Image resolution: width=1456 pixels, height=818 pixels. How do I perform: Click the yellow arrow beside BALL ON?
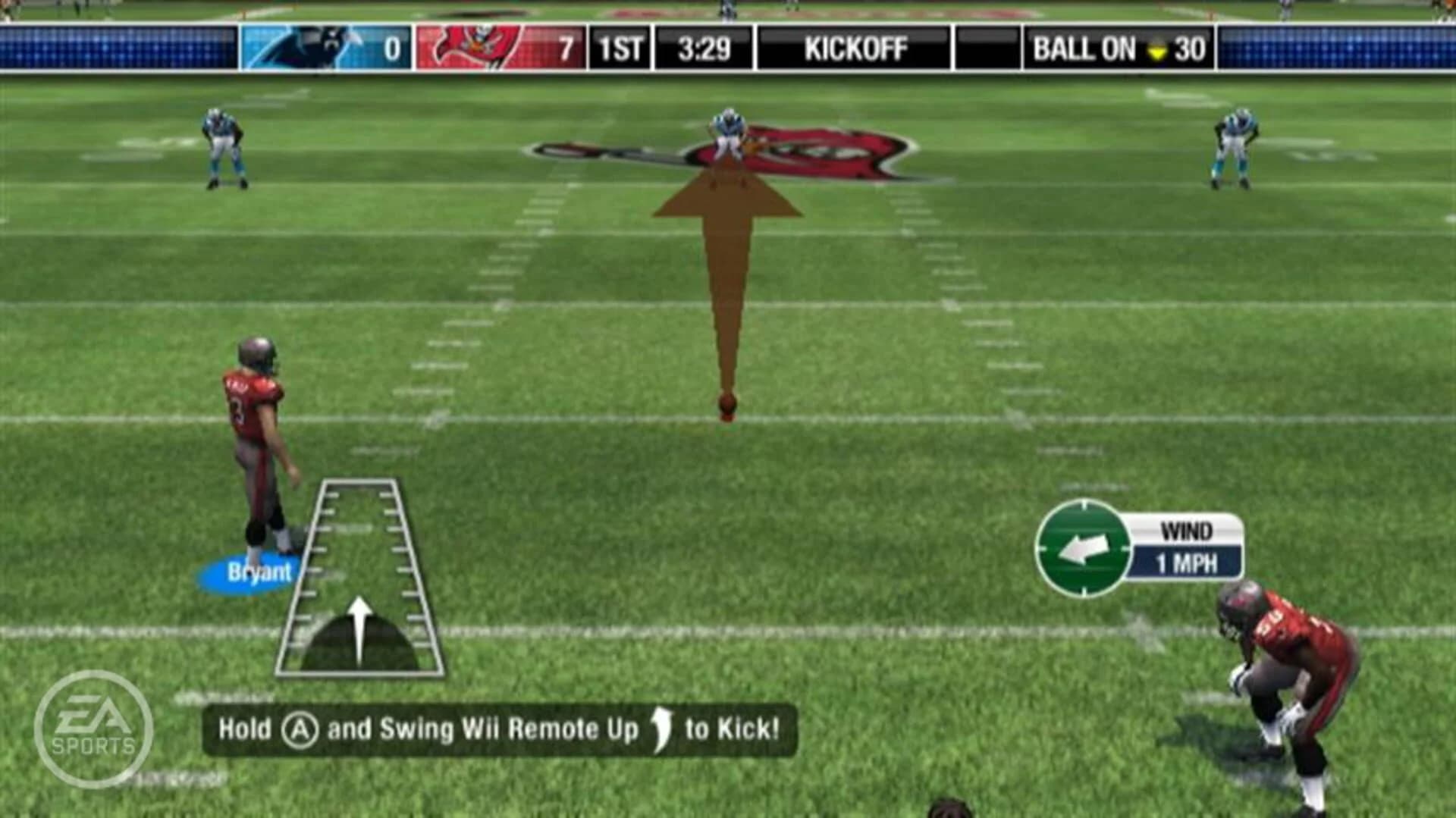pos(1156,50)
